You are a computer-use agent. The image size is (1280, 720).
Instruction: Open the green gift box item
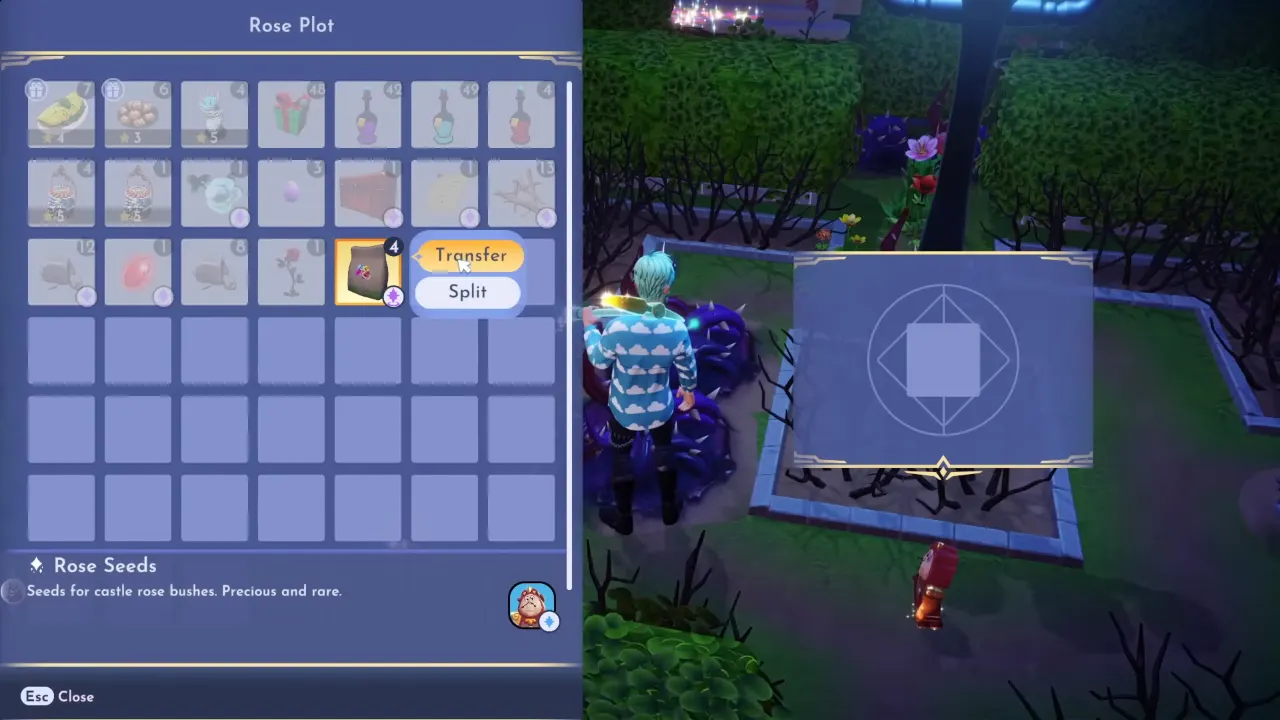[291, 113]
